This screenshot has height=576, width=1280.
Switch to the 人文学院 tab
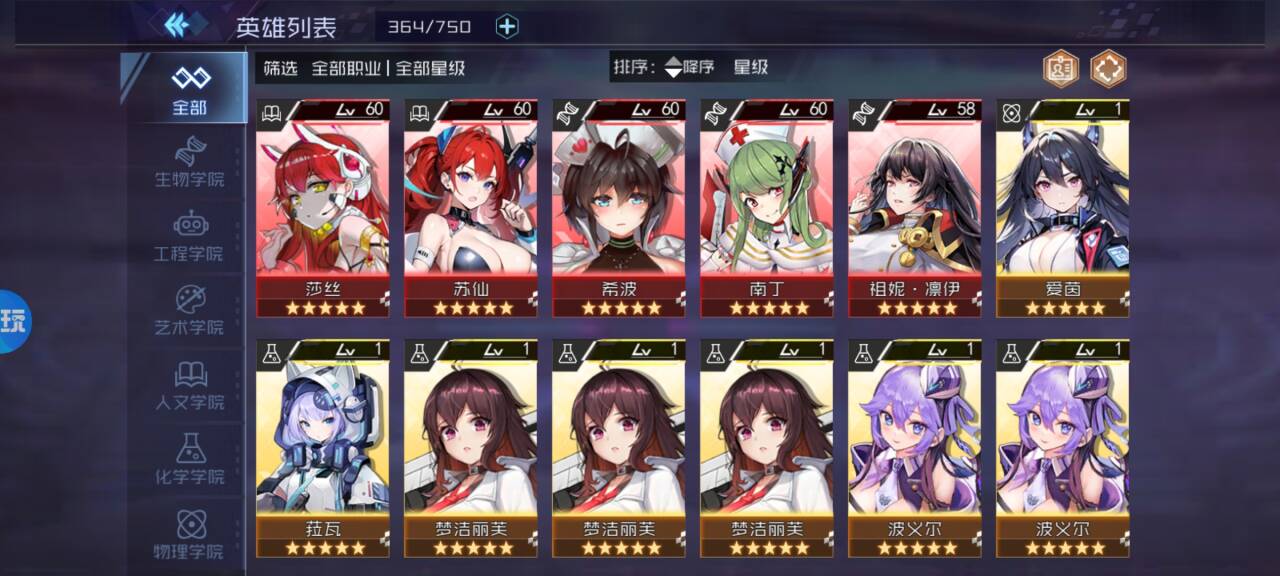189,386
